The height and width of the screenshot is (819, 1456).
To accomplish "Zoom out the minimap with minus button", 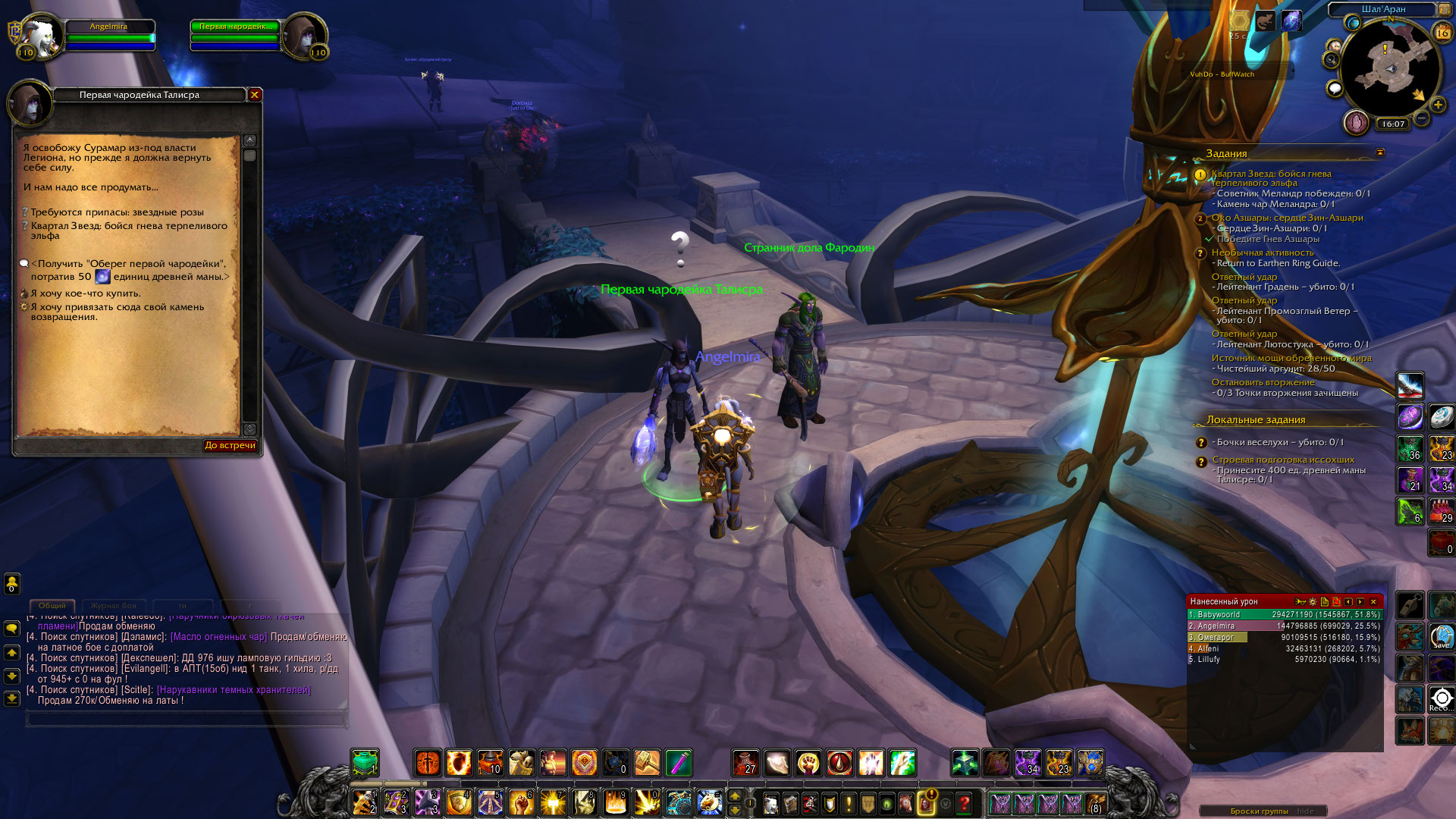I will [1422, 118].
